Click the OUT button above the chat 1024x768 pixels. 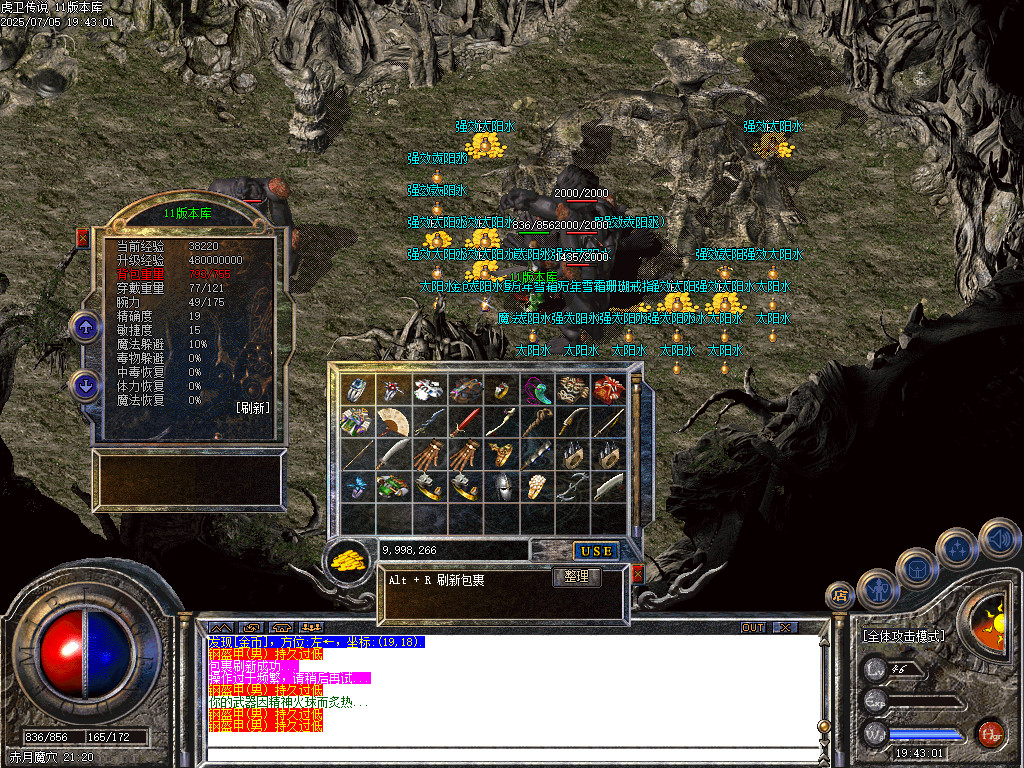753,628
